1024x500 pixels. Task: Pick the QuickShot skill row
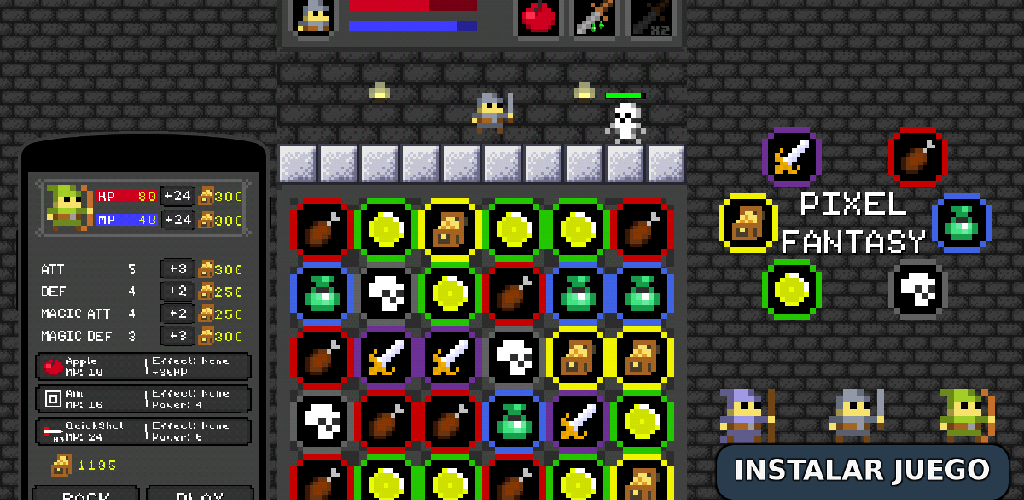tap(144, 431)
